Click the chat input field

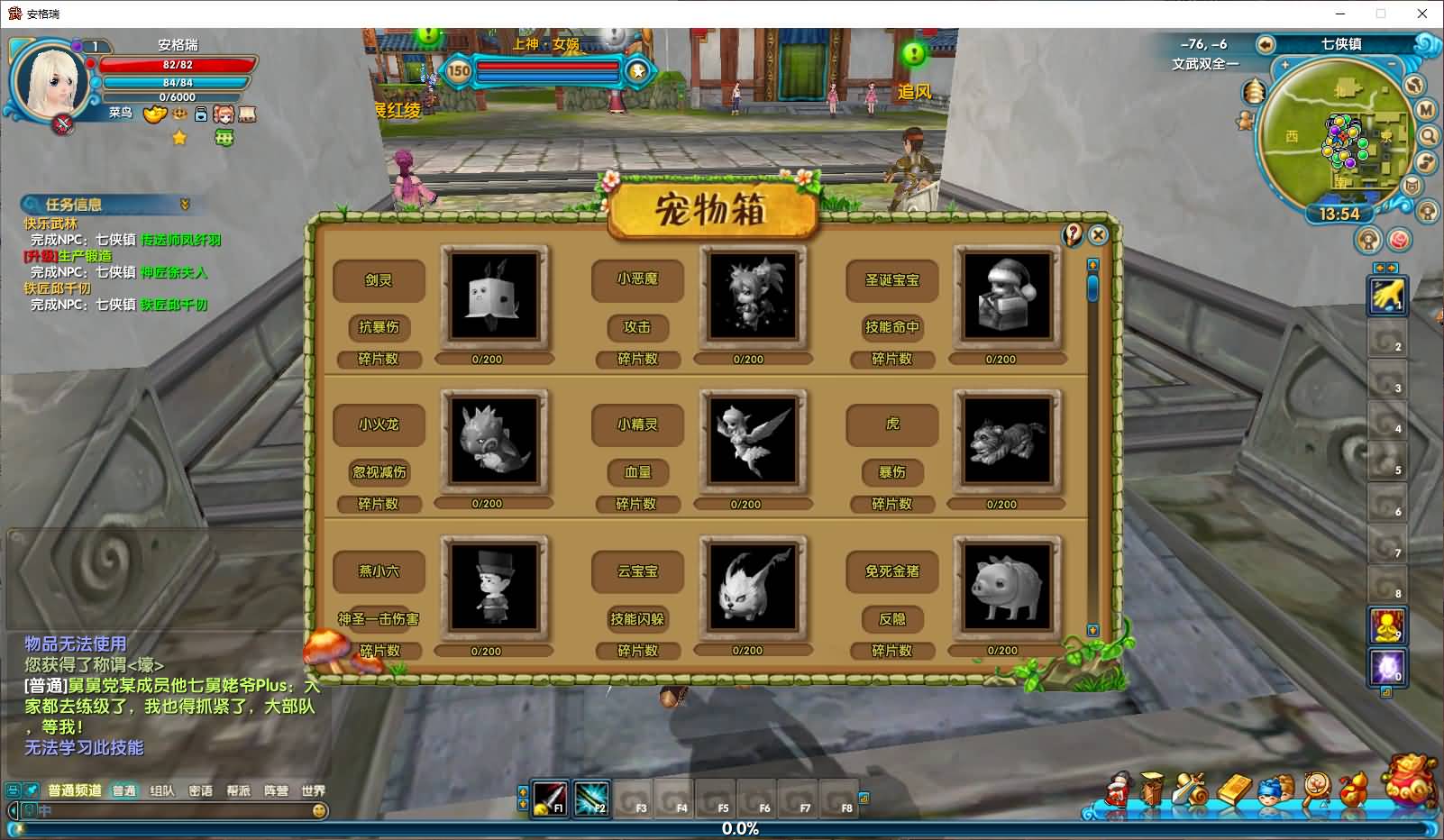click(x=171, y=810)
